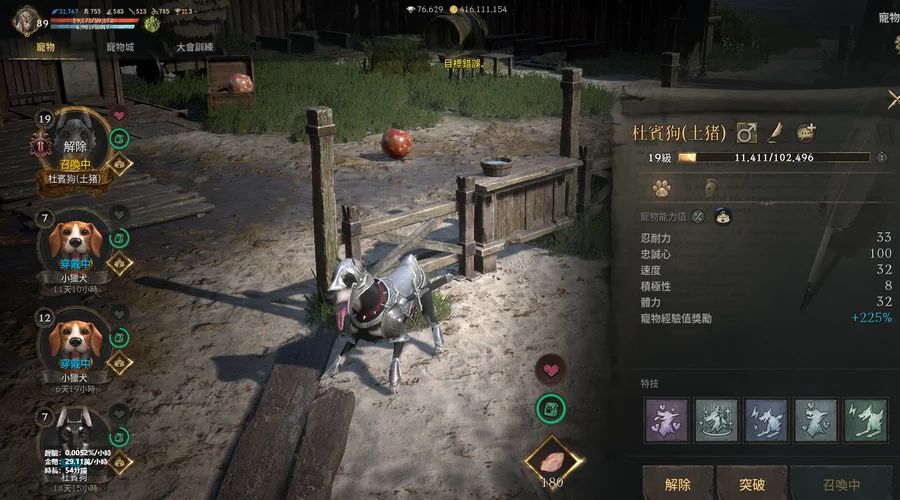900x500 pixels.
Task: Open the paw print stats tab
Action: [x=660, y=187]
